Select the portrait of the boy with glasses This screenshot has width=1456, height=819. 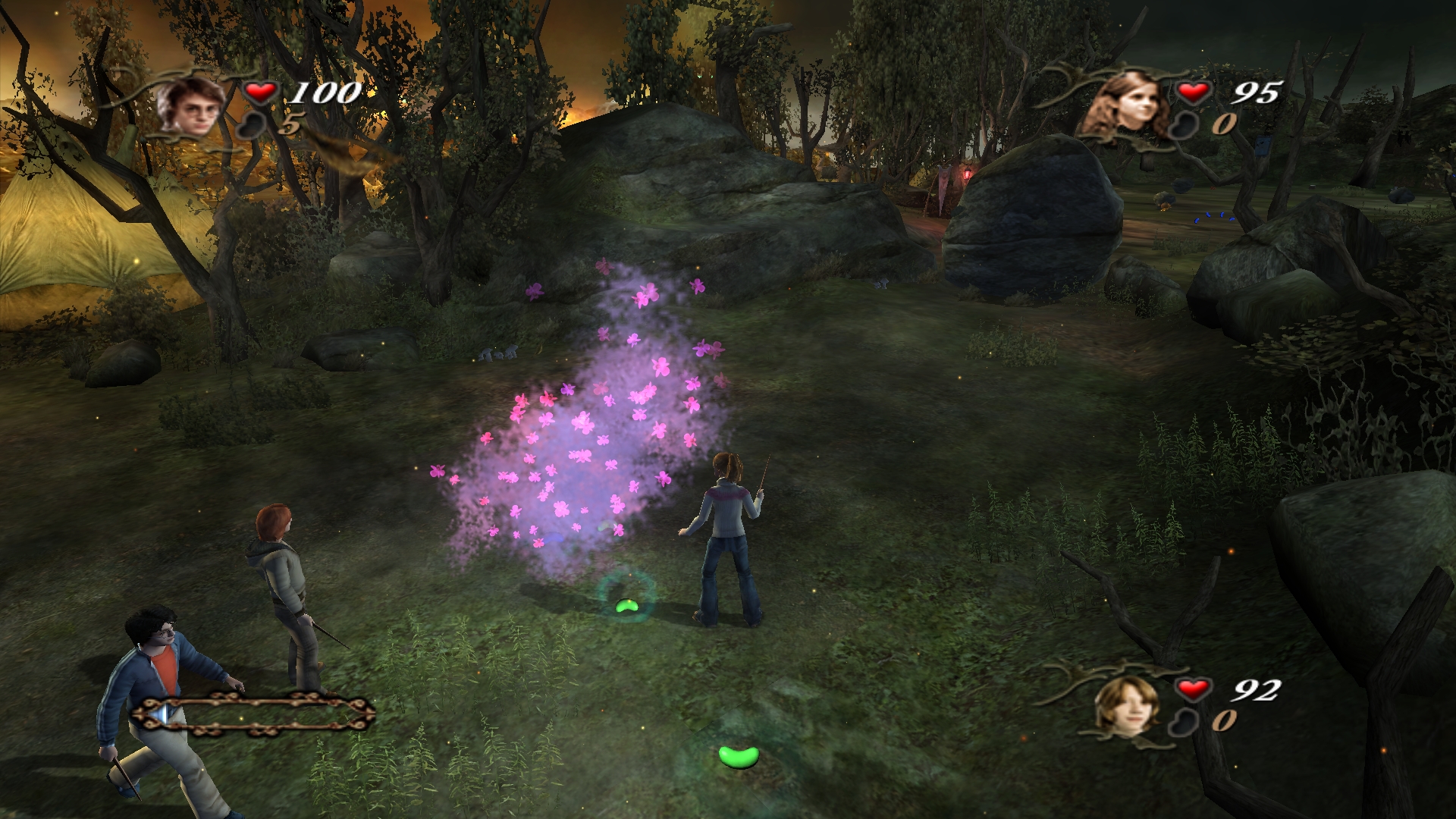(196, 106)
